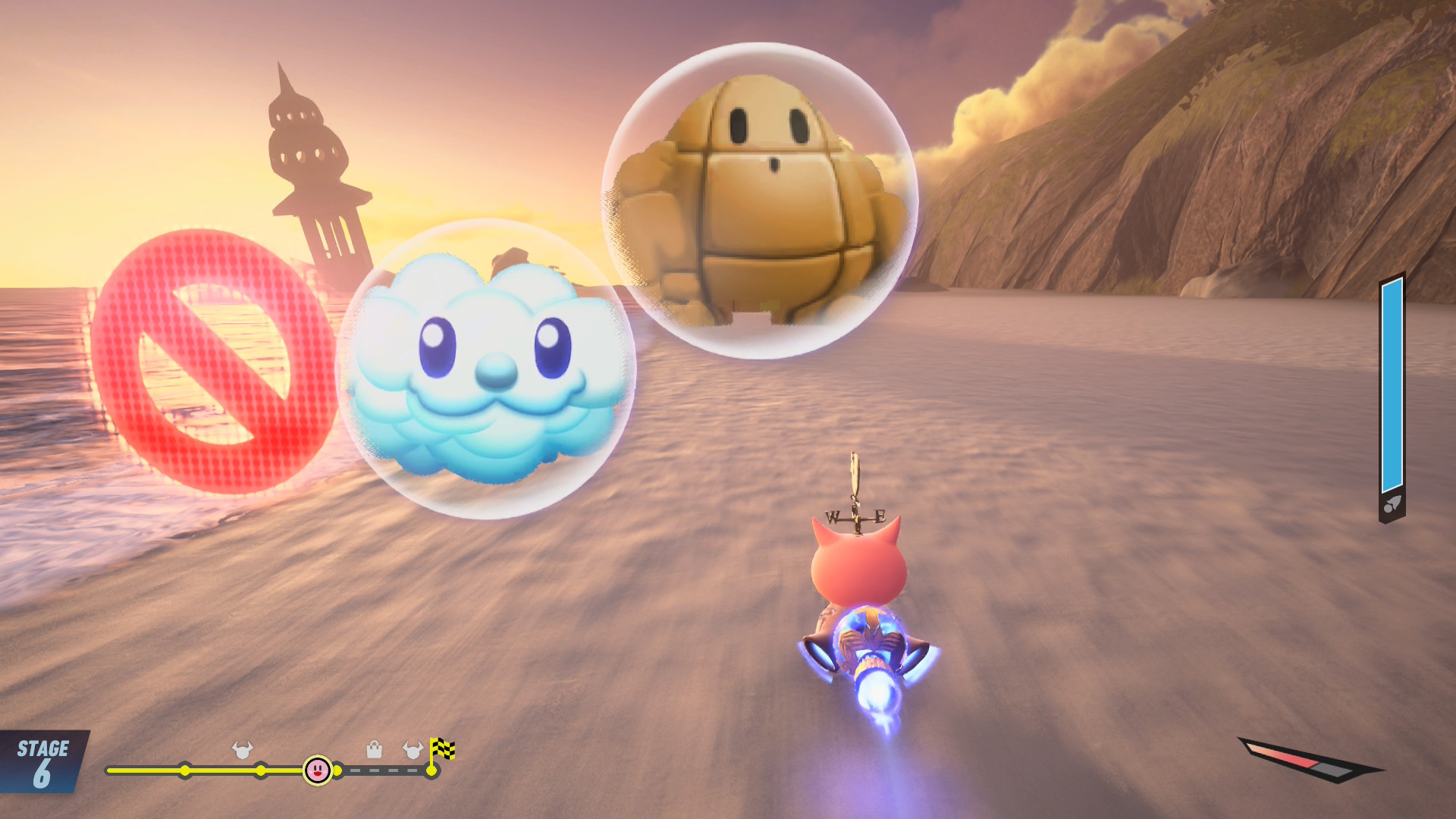
Task: Select the shopping bag icon on the route
Action: [374, 750]
